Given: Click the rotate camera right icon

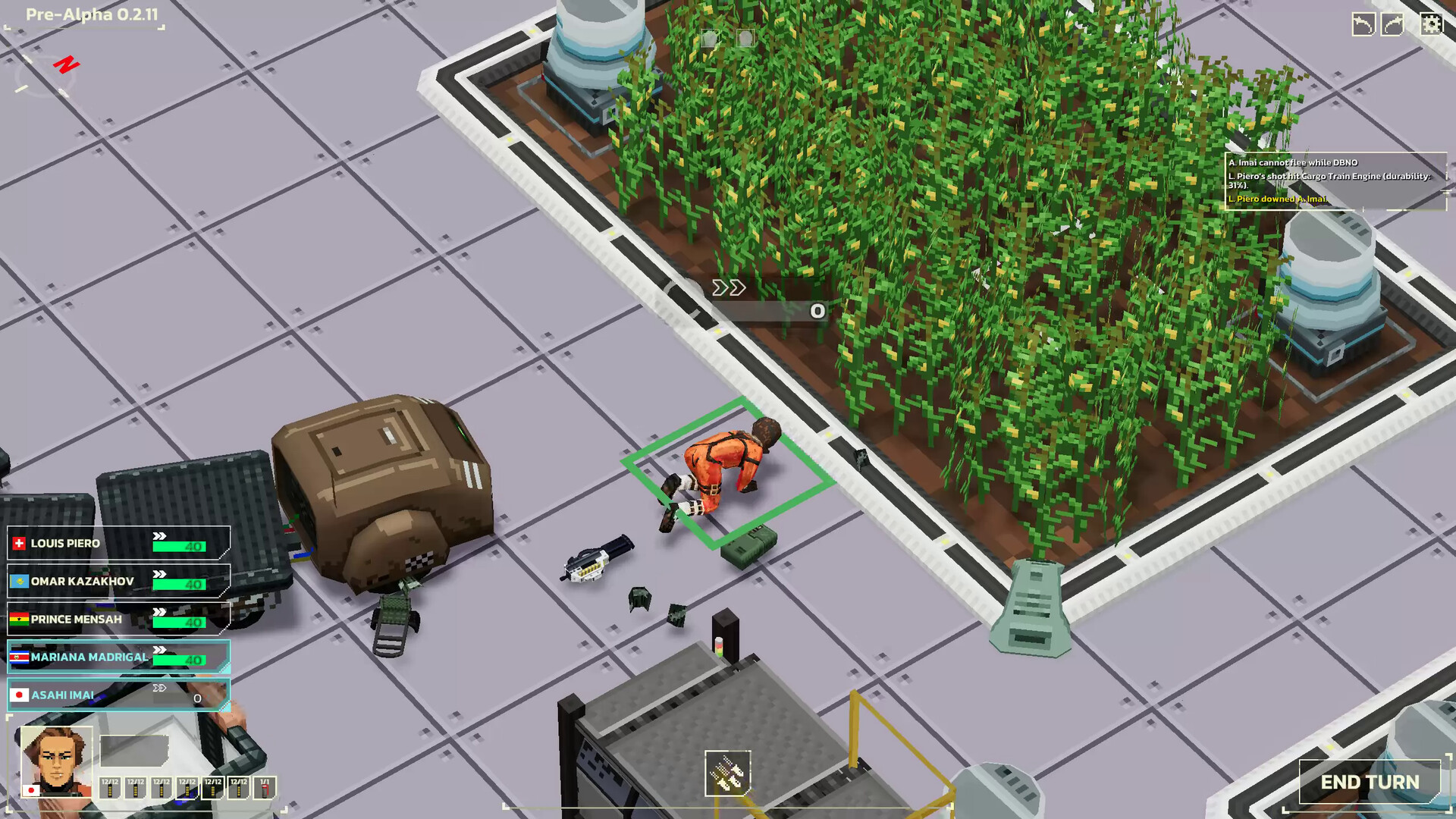Looking at the screenshot, I should [1392, 24].
